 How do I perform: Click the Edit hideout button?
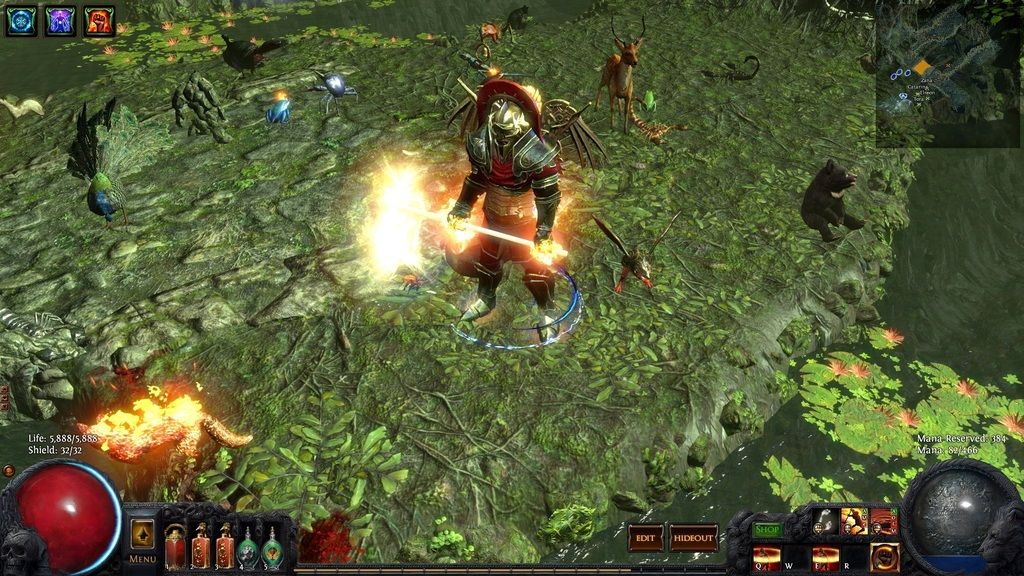(646, 538)
